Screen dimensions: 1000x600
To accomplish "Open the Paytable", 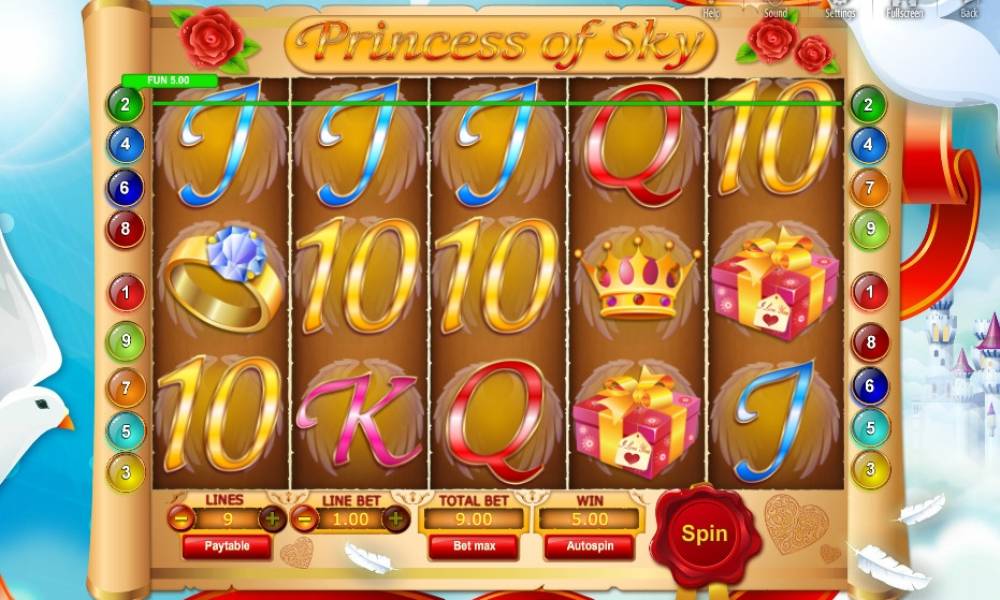I will [x=226, y=547].
